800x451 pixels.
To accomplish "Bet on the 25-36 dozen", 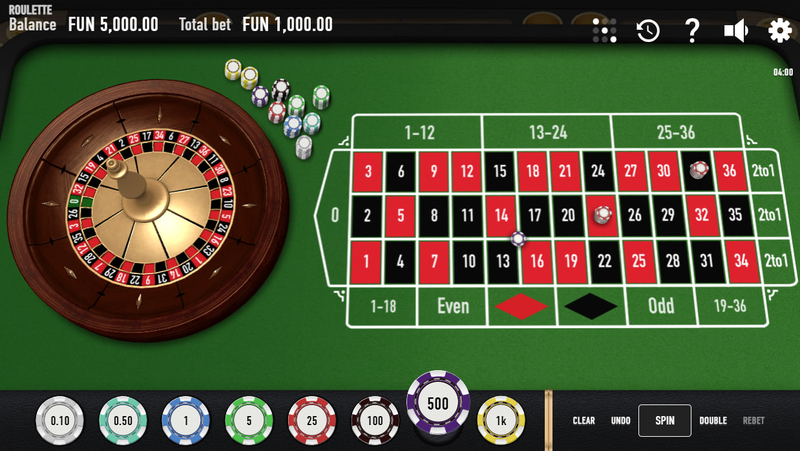I will pyautogui.click(x=676, y=132).
